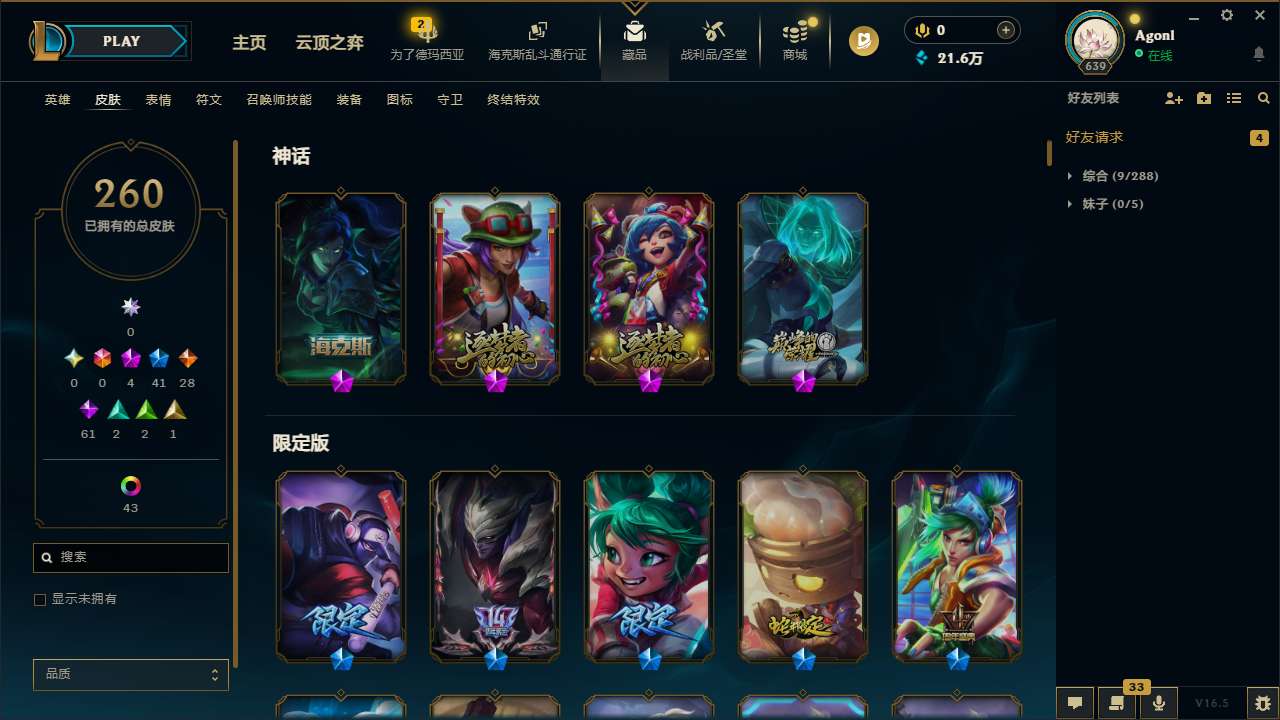The height and width of the screenshot is (720, 1280).
Task: Open the 品质 quality dropdown
Action: point(130,674)
